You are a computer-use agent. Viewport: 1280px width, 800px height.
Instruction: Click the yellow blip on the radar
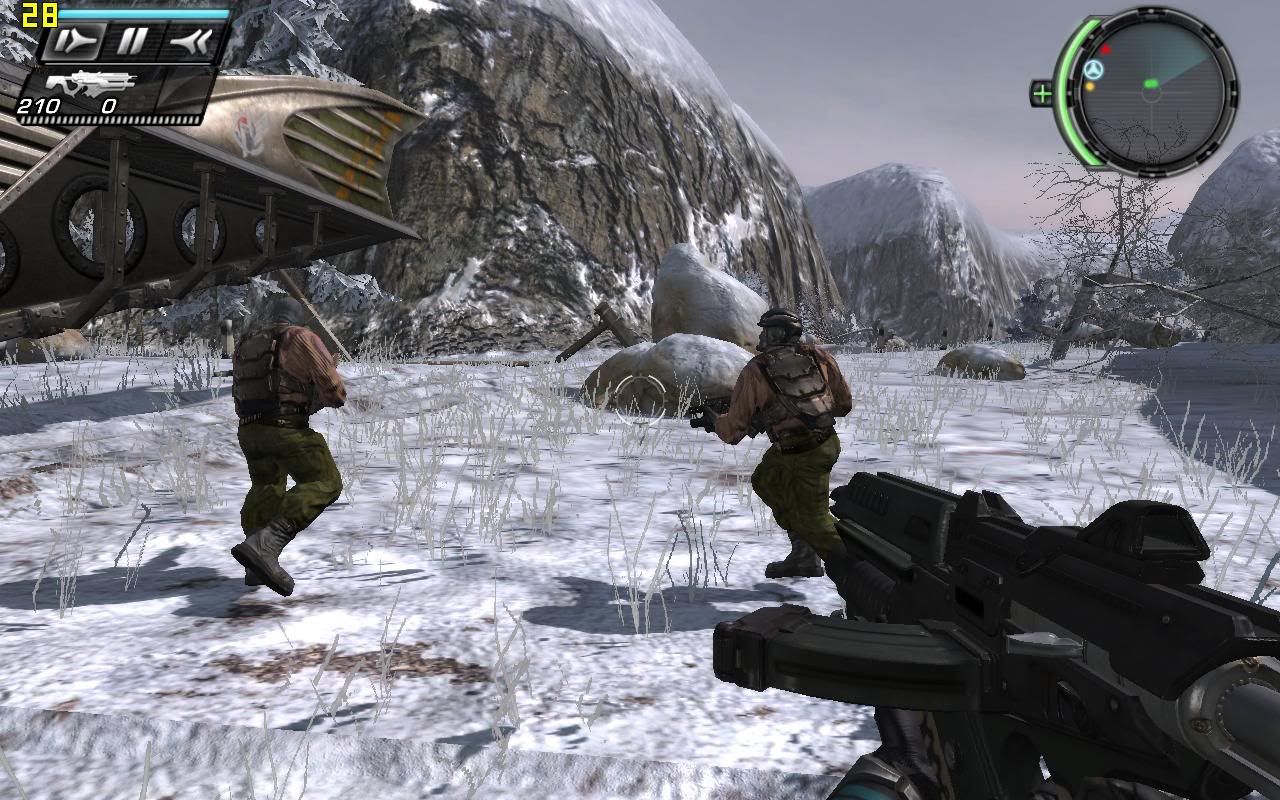(x=1091, y=86)
